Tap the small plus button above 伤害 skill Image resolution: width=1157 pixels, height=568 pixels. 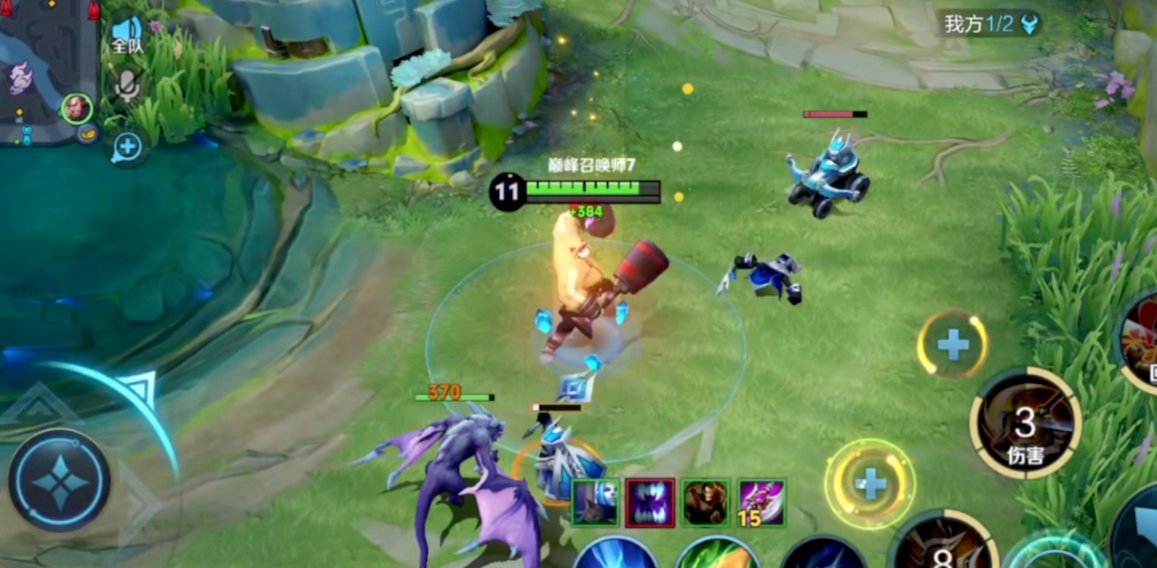point(952,345)
